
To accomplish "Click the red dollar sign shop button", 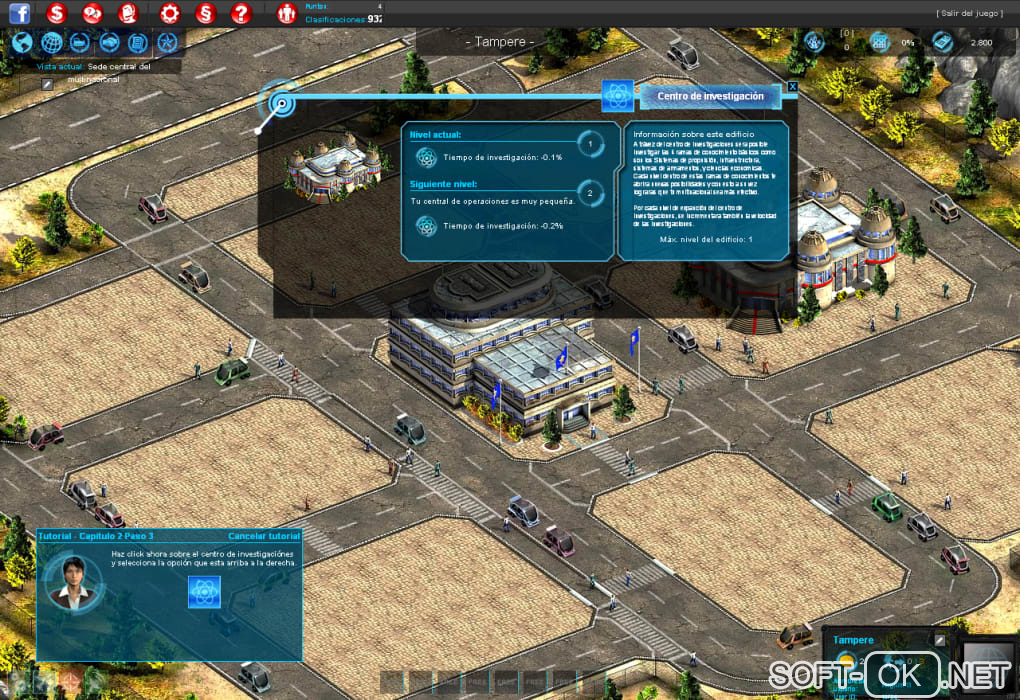I will [56, 14].
